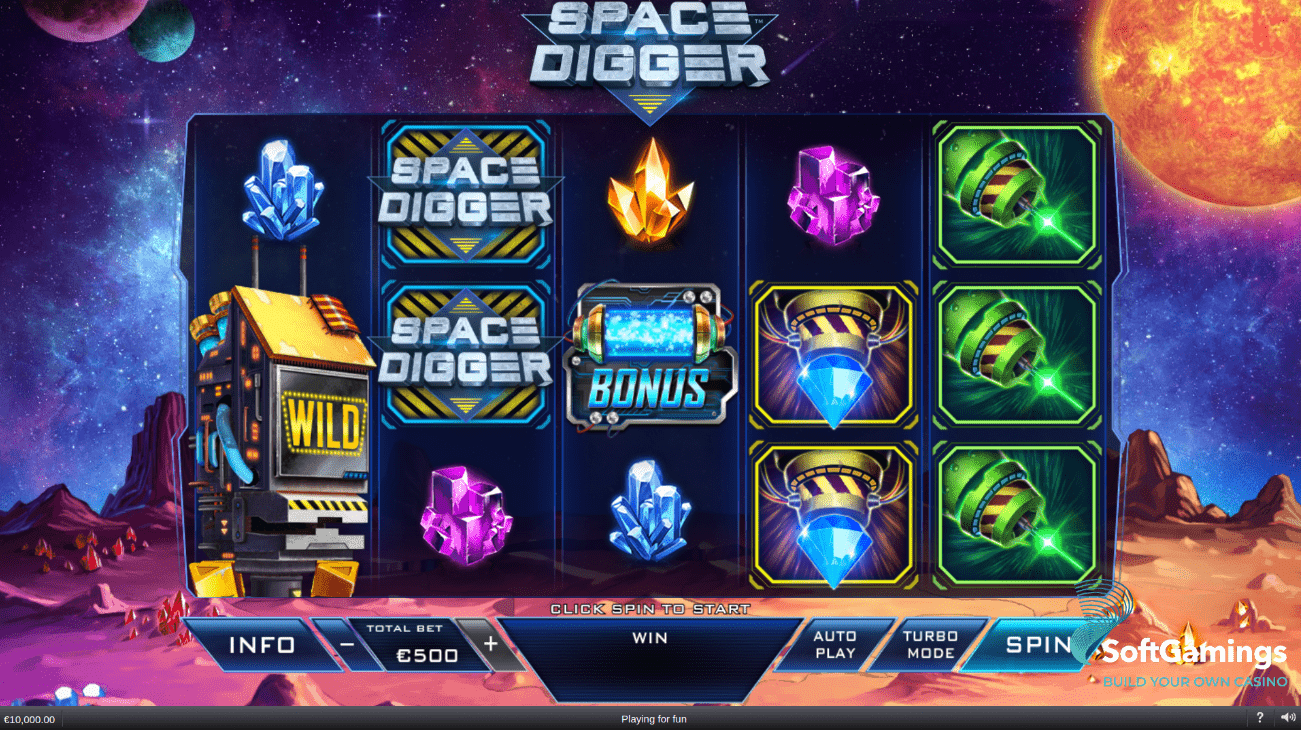Viewport: 1301px width, 730px height.
Task: Increase total bet with plus button
Action: 490,644
